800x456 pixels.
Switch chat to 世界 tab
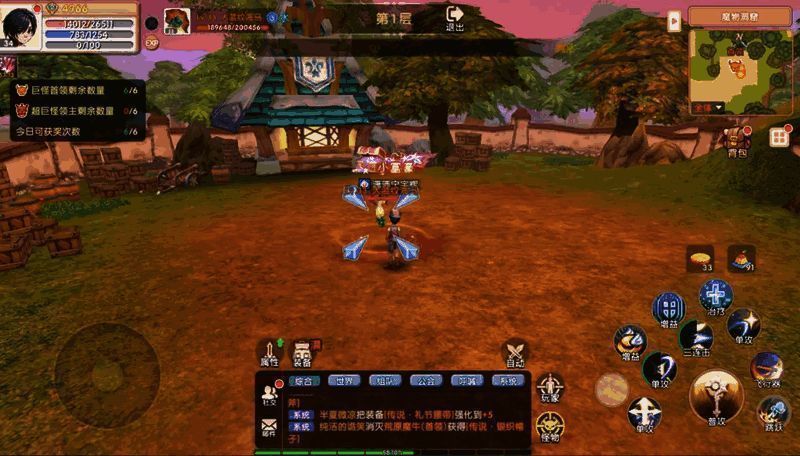click(x=345, y=381)
